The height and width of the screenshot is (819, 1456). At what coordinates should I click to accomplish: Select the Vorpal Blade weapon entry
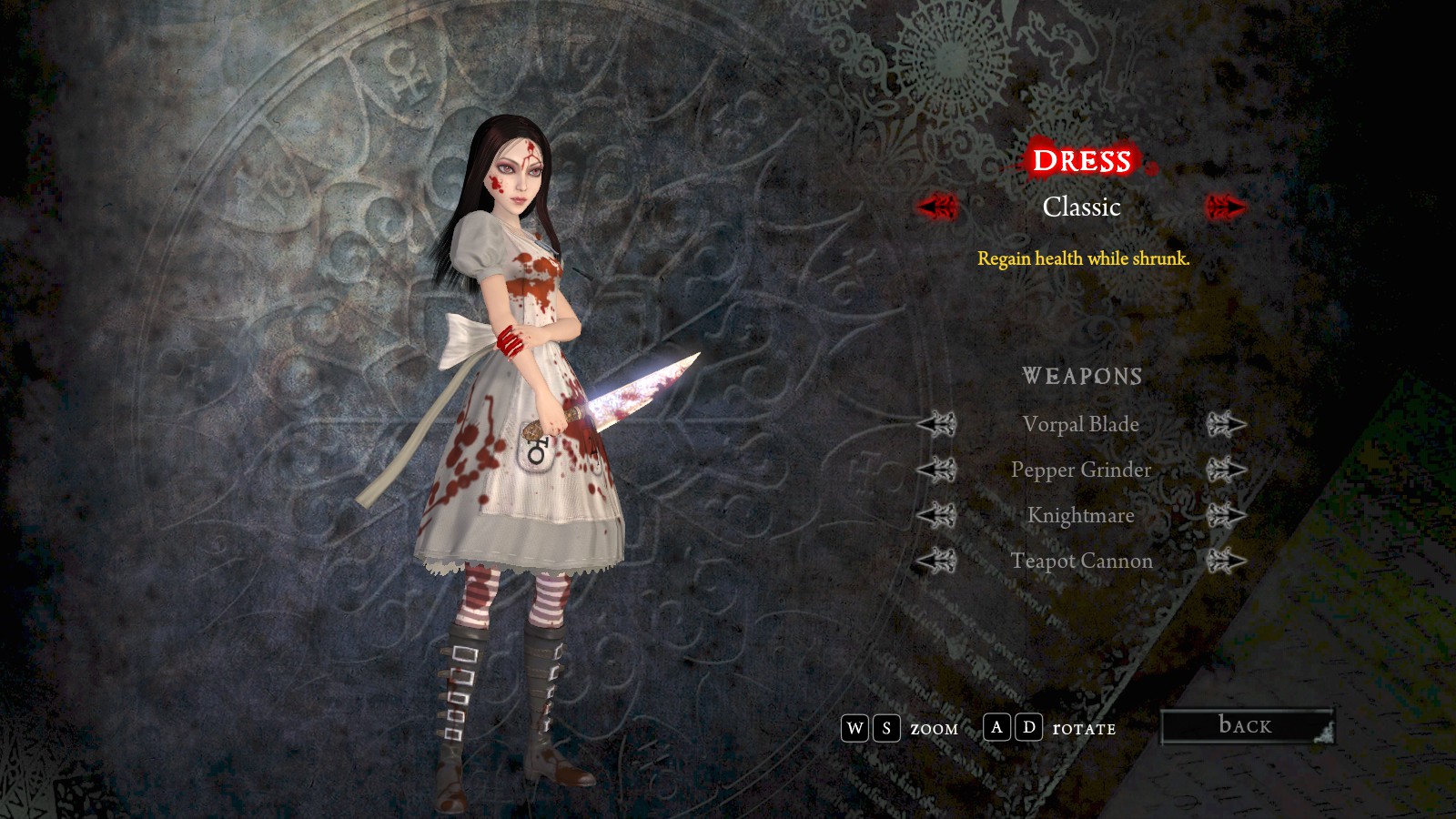pos(1080,424)
